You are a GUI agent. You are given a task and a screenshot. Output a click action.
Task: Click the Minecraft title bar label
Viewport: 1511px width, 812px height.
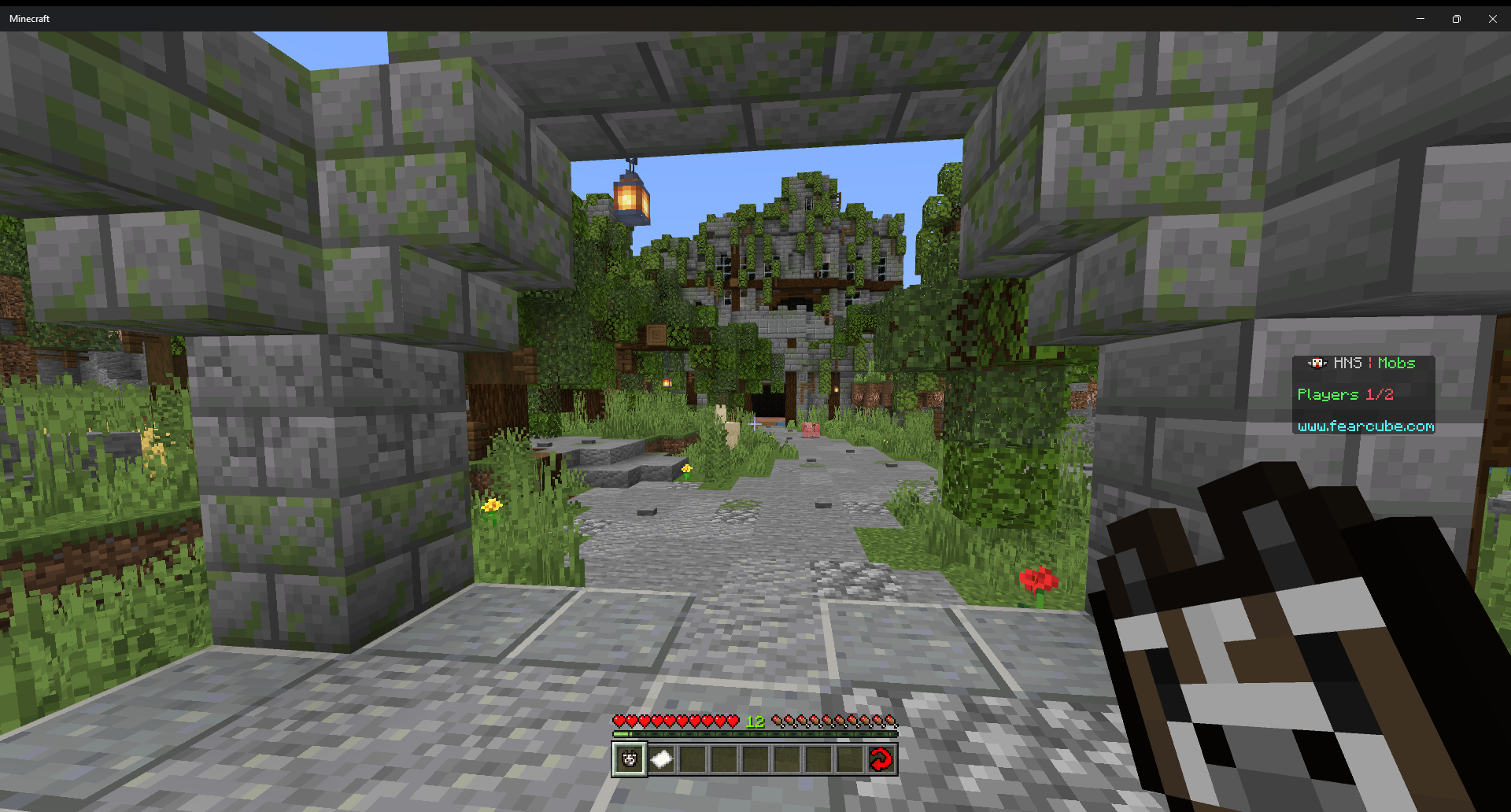29,18
